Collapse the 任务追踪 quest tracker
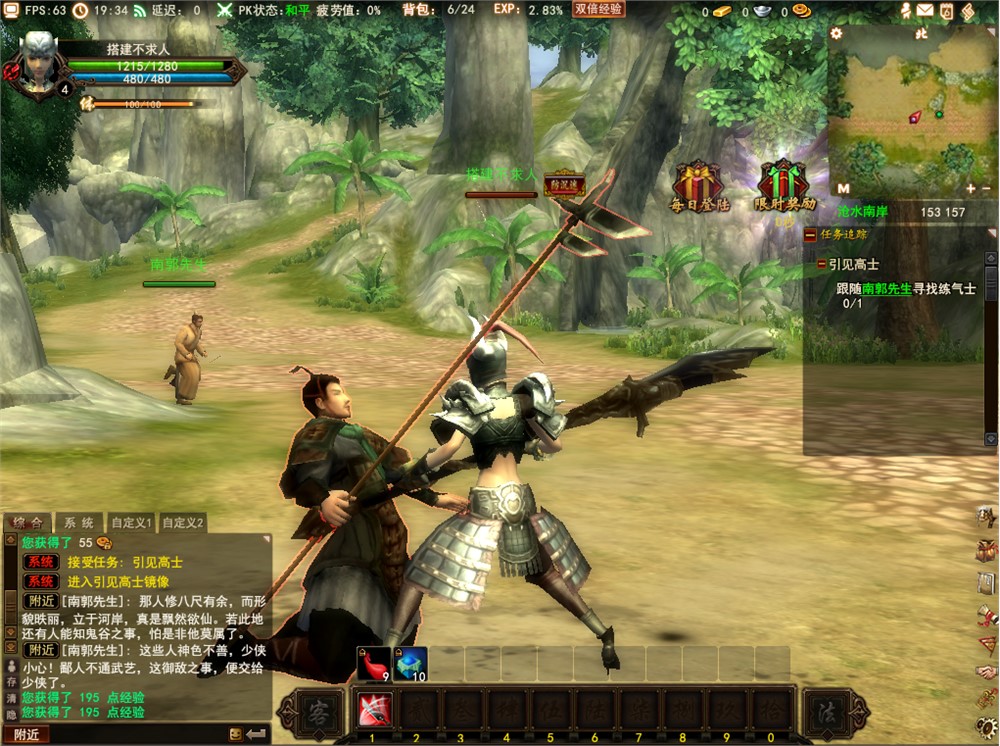This screenshot has height=746, width=1000. pyautogui.click(x=810, y=236)
